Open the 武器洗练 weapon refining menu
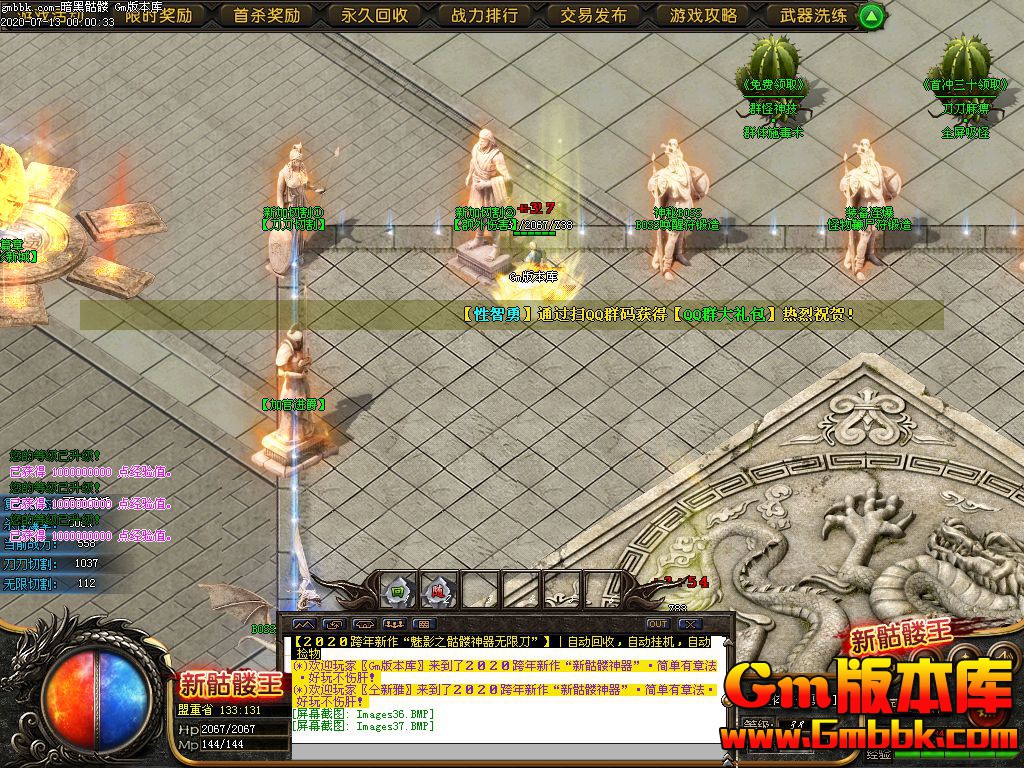 coord(813,15)
